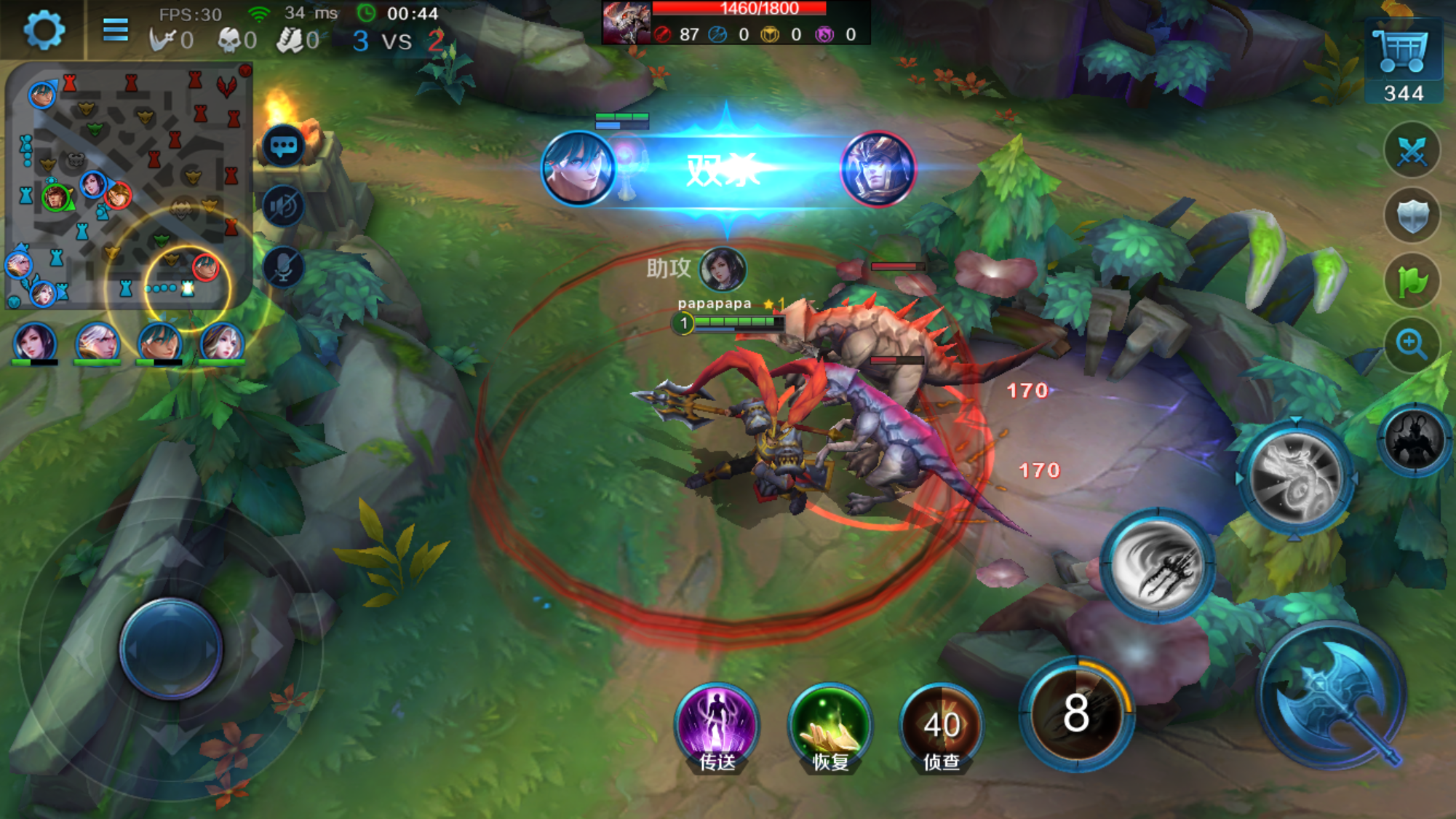Viewport: 1456px width, 819px height.
Task: Send the crossed swords attack signal
Action: point(1412,151)
